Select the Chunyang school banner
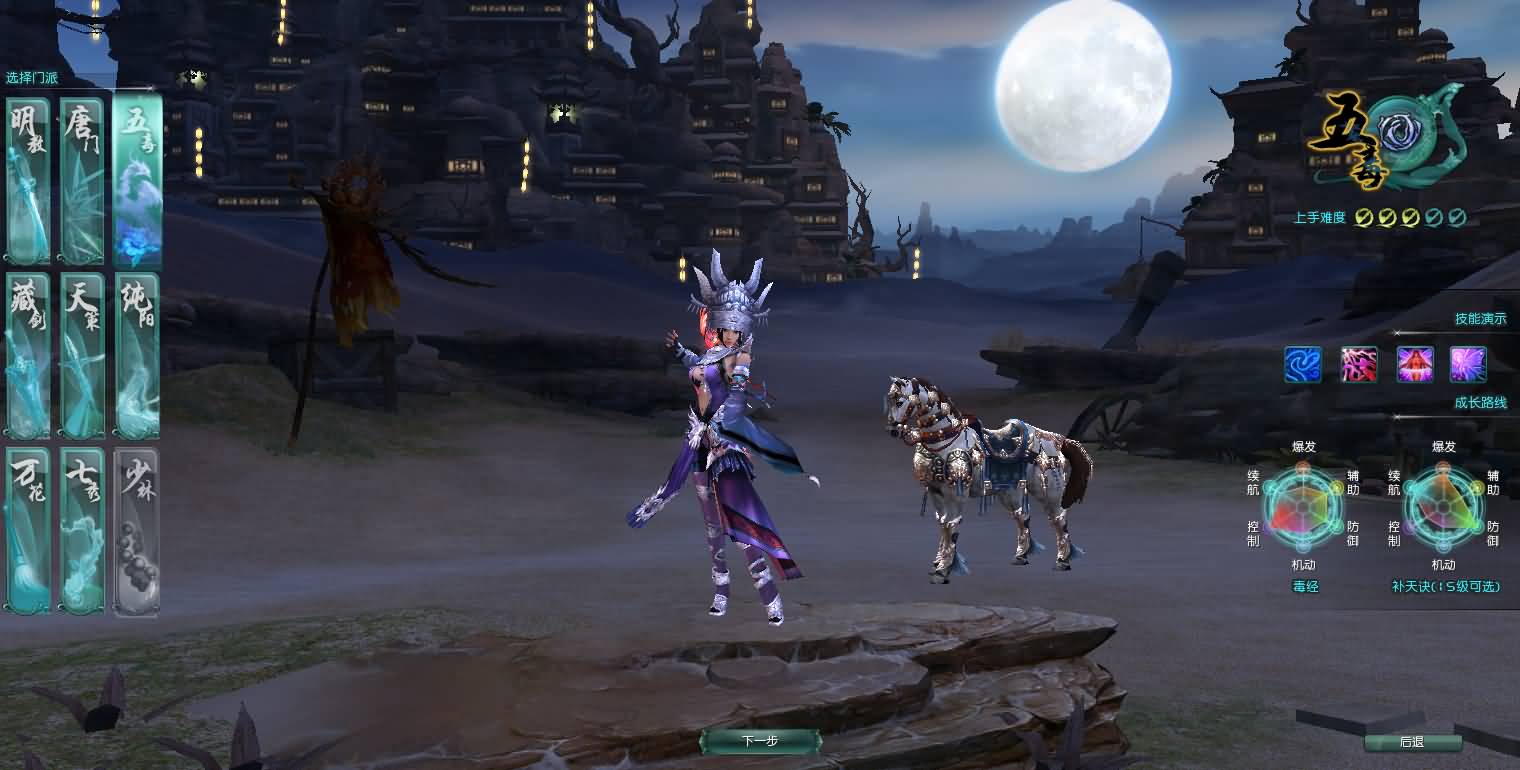 pyautogui.click(x=137, y=353)
